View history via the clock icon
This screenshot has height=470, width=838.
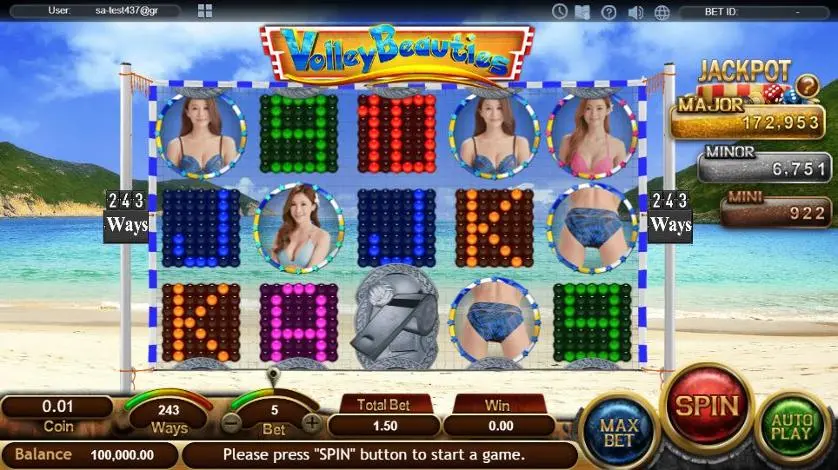[560, 12]
